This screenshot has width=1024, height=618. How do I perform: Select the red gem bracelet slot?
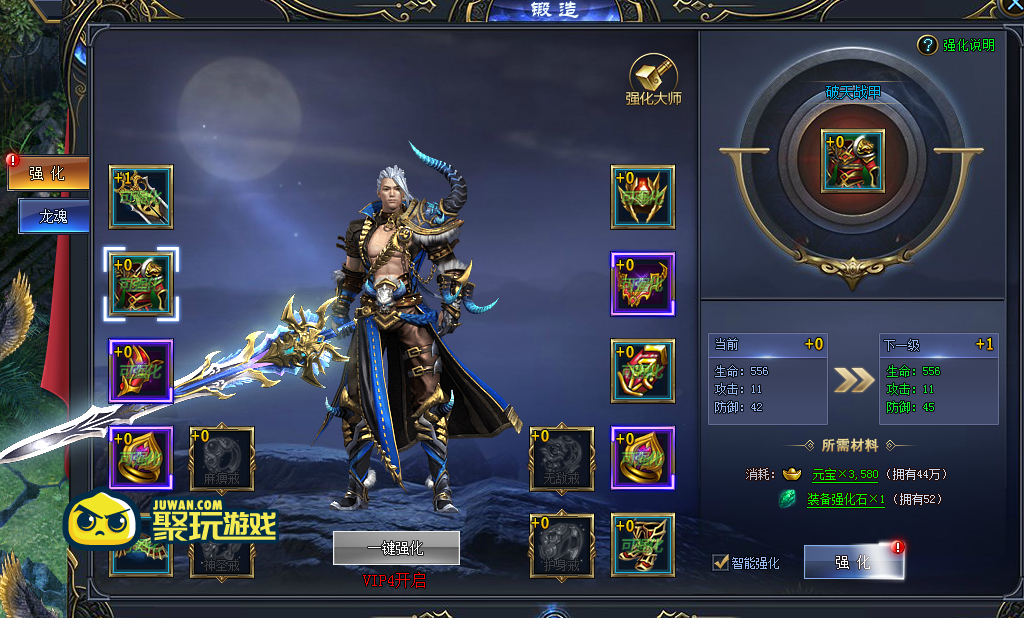click(x=643, y=371)
